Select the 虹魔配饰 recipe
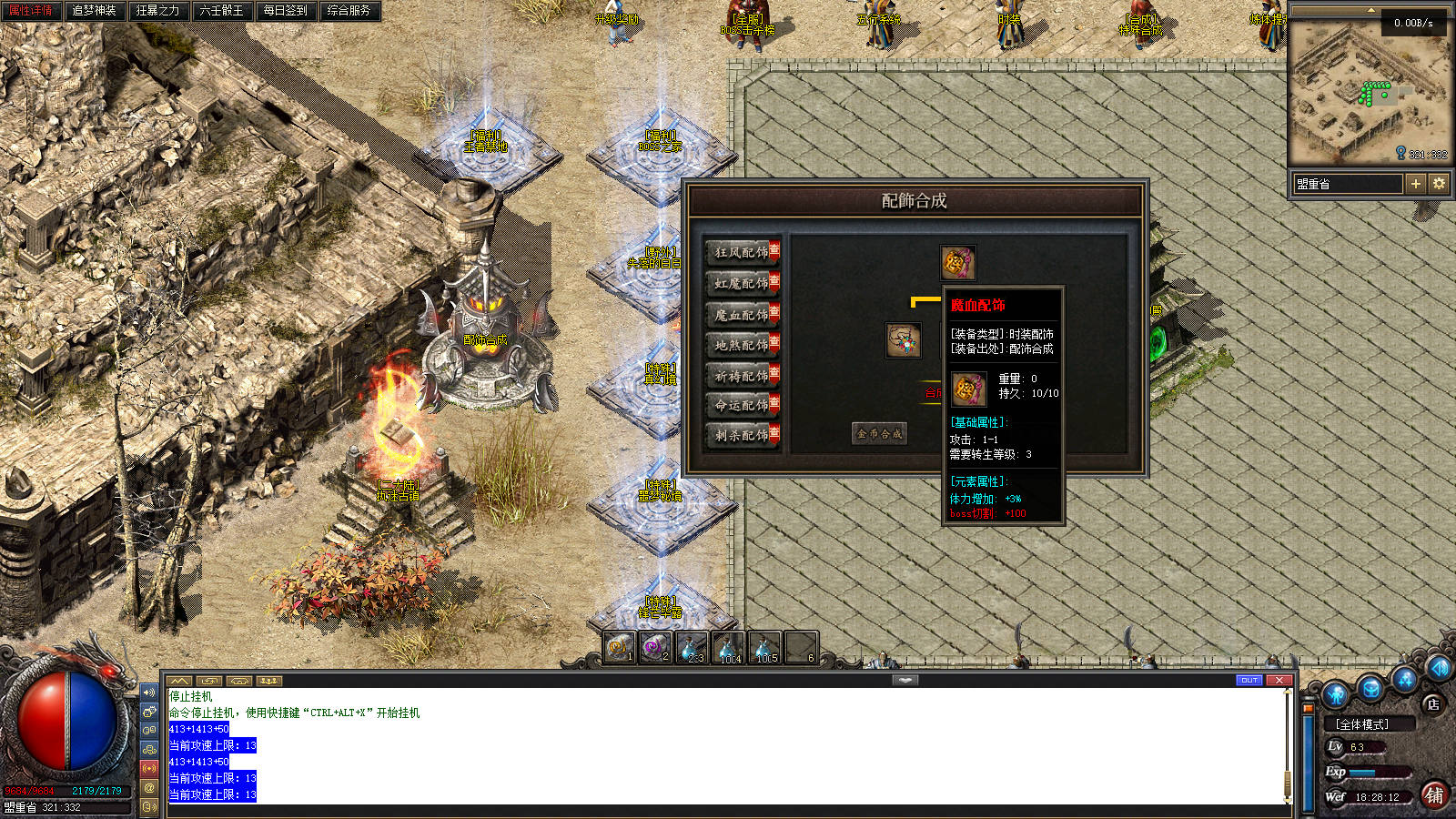Screen dimensions: 1456x819 (x=742, y=284)
